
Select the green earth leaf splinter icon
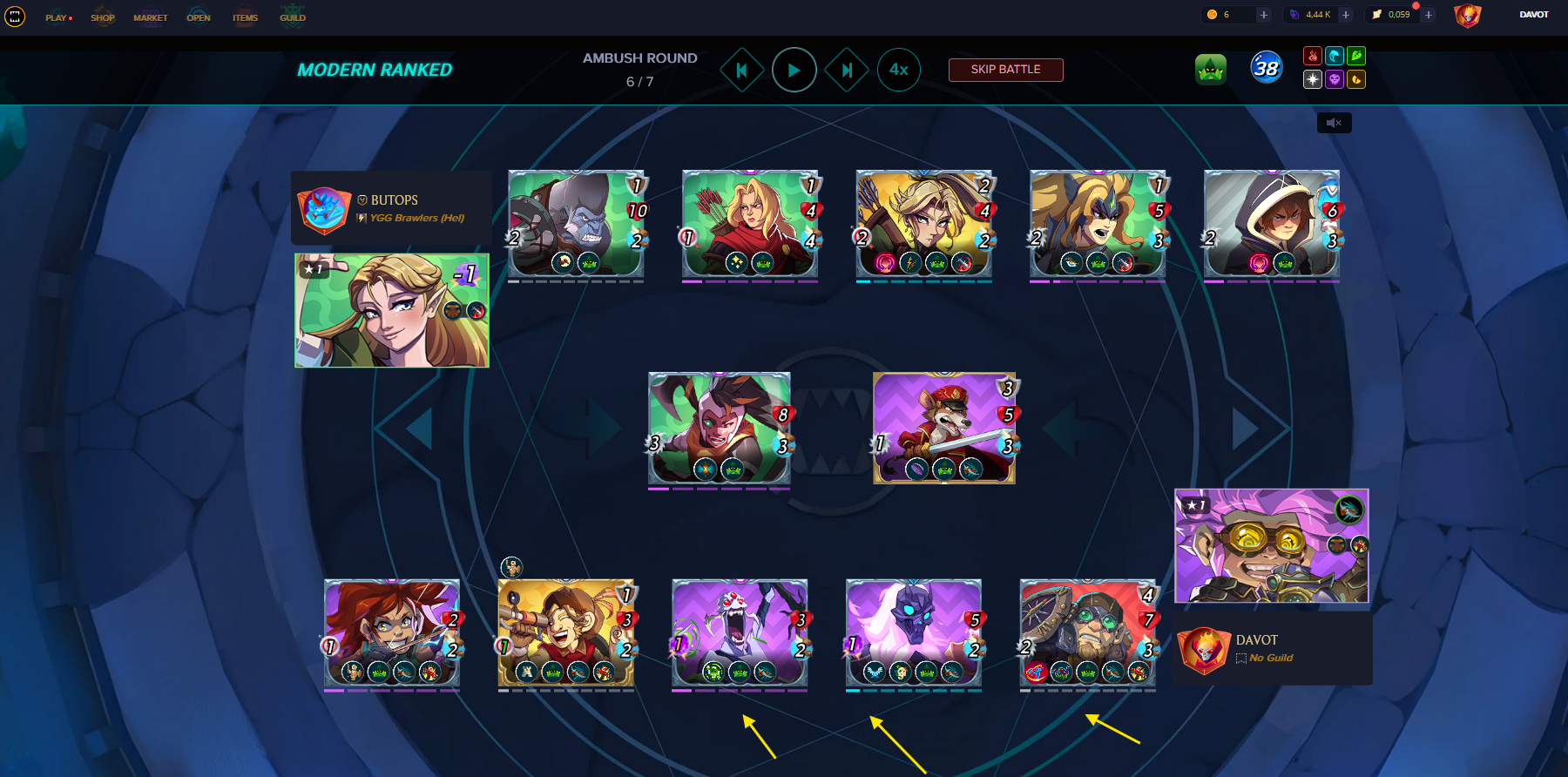pyautogui.click(x=1356, y=56)
